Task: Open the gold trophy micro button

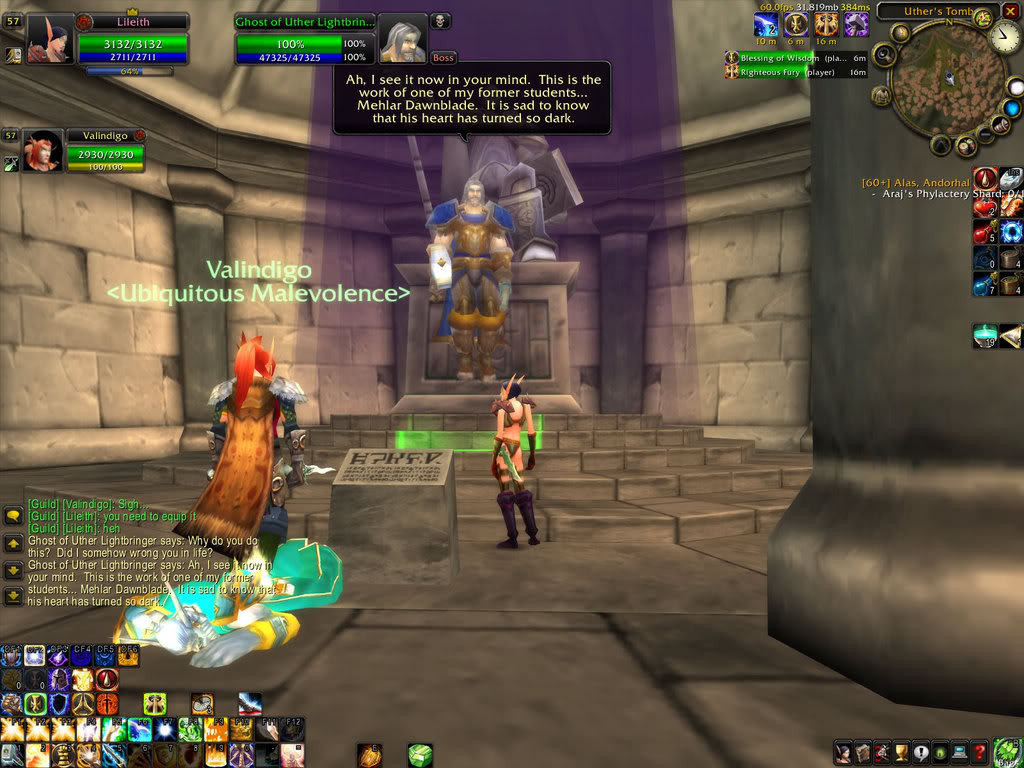Action: tap(900, 753)
